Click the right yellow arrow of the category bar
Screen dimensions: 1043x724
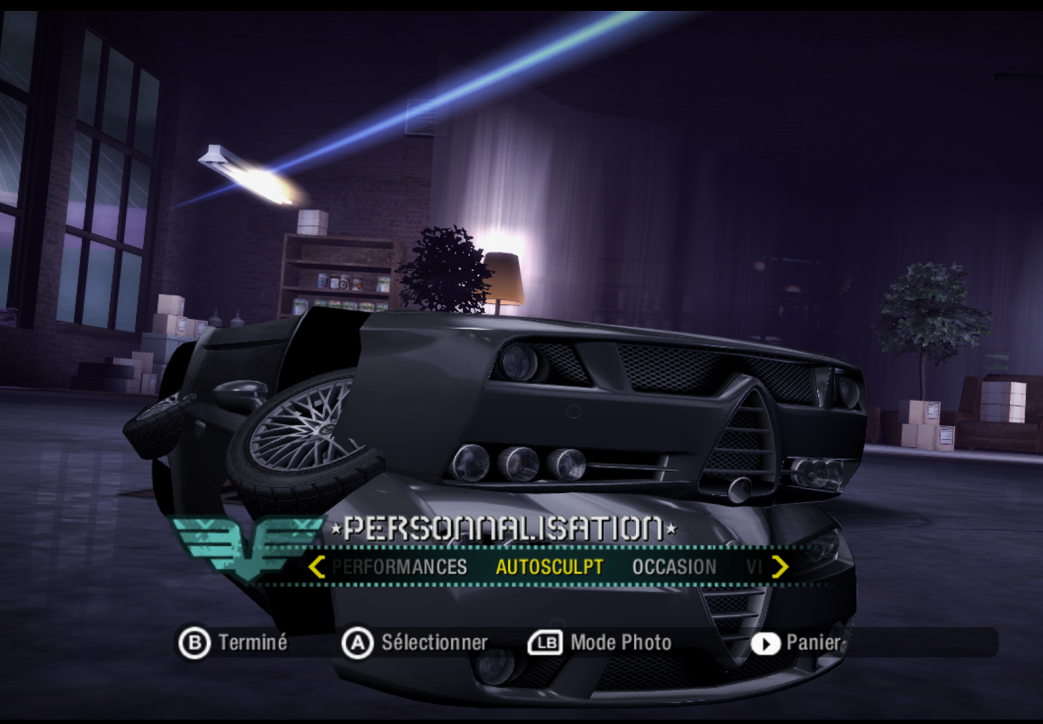coord(780,567)
